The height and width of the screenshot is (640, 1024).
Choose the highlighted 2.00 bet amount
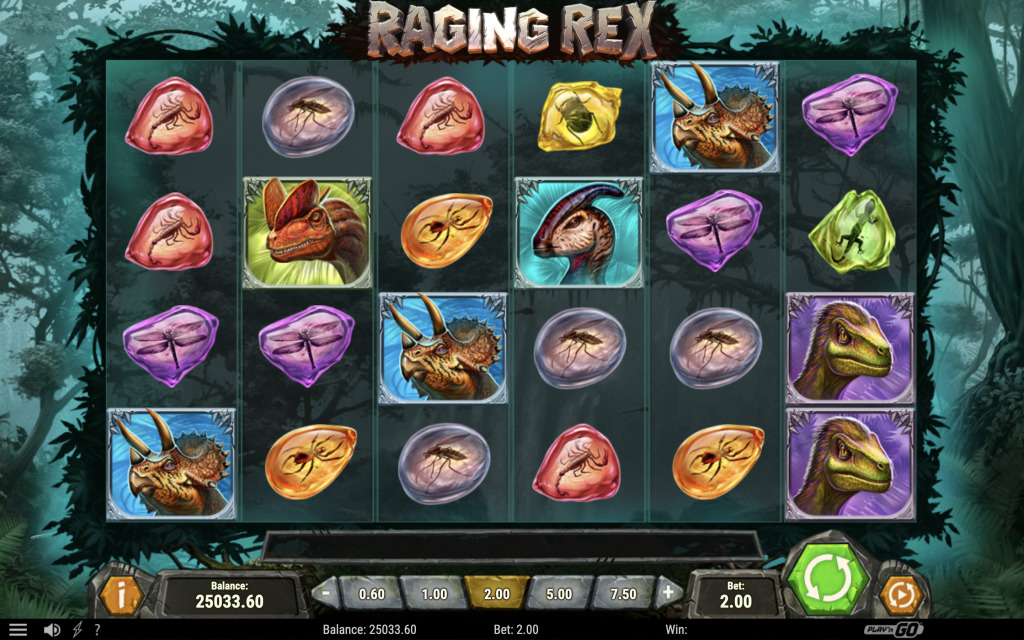point(496,593)
